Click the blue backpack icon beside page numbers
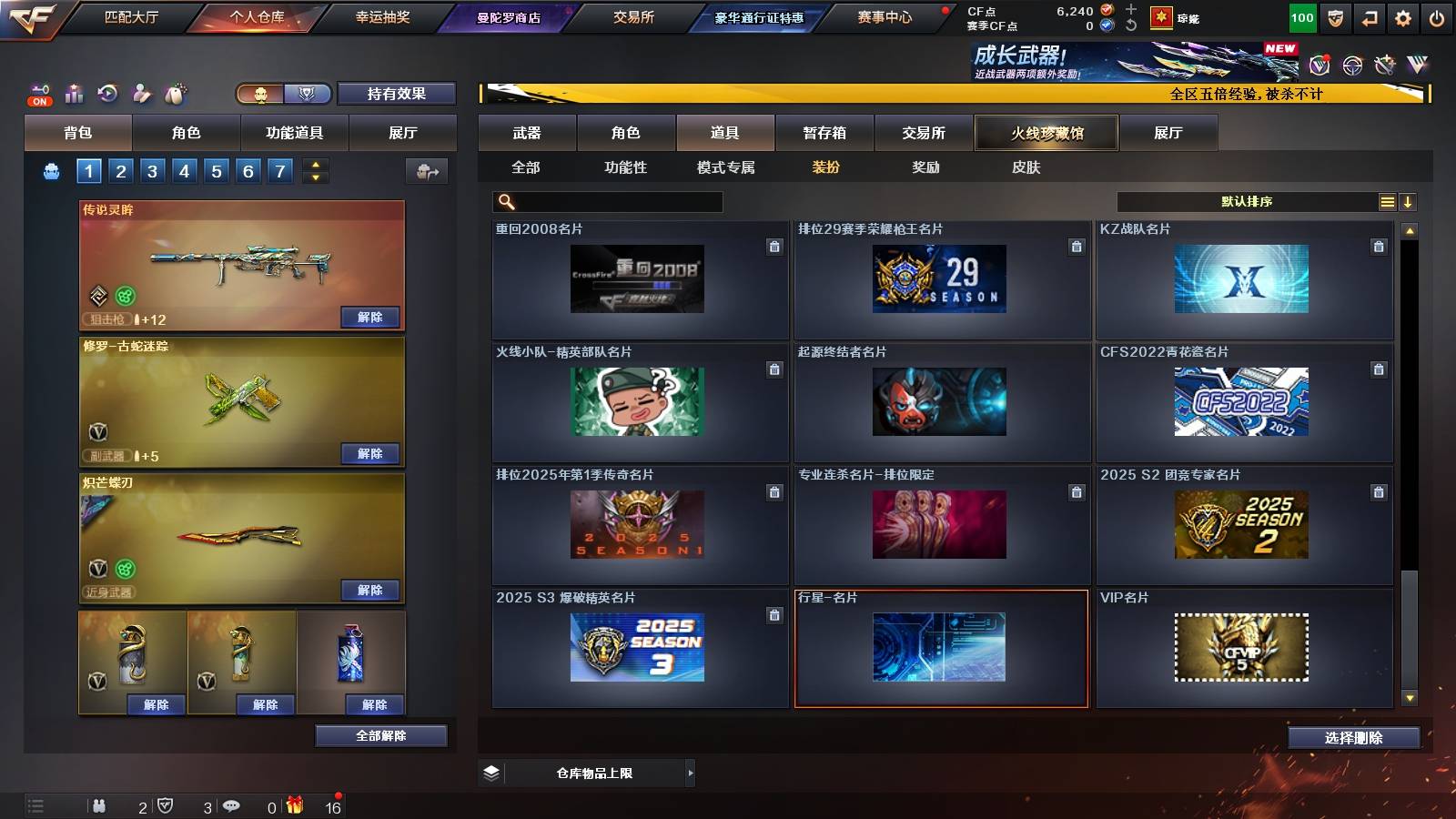1456x819 pixels. click(52, 169)
